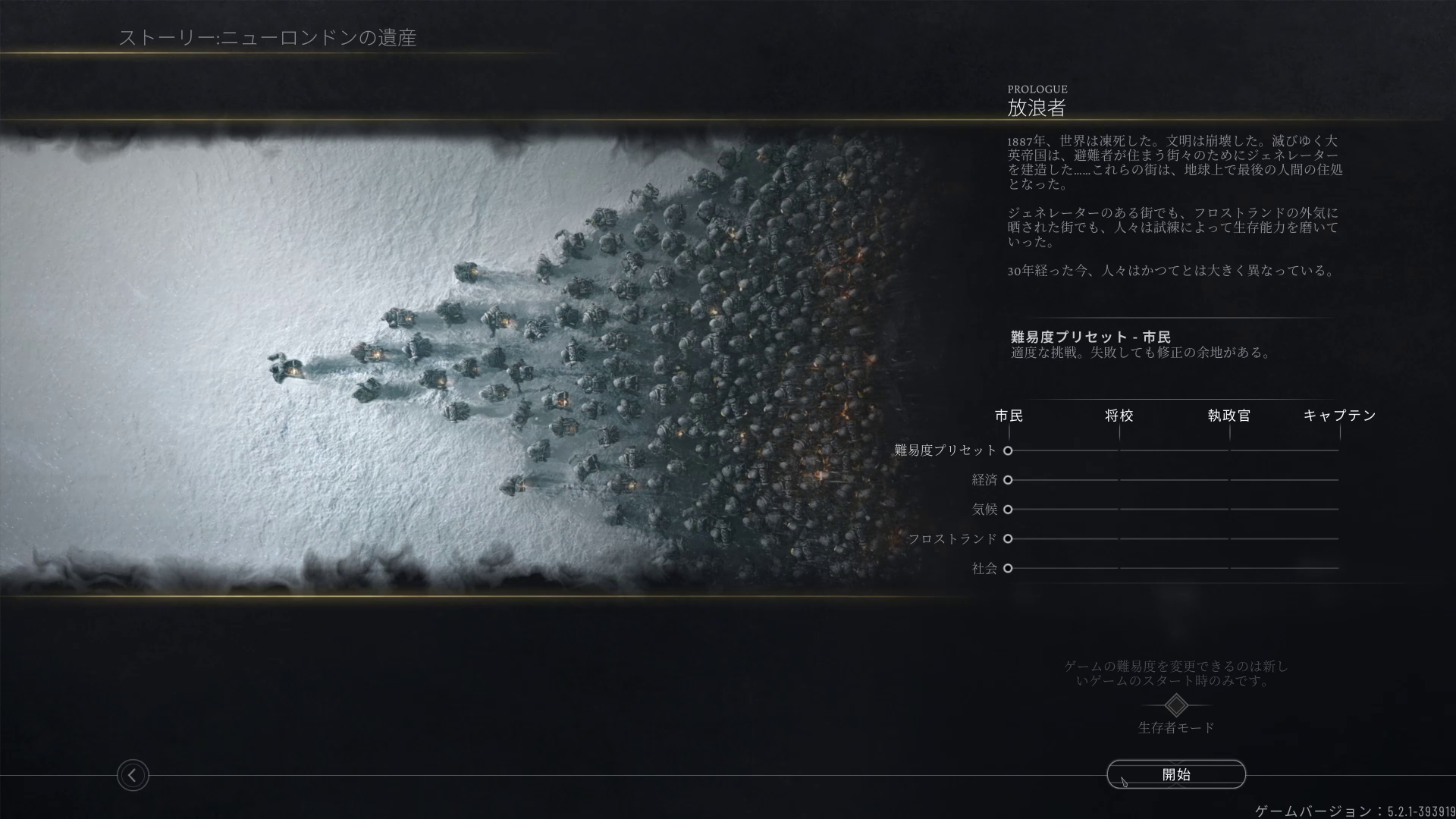Select the 生存者モード diamond icon
The width and height of the screenshot is (1456, 819).
[x=1175, y=707]
